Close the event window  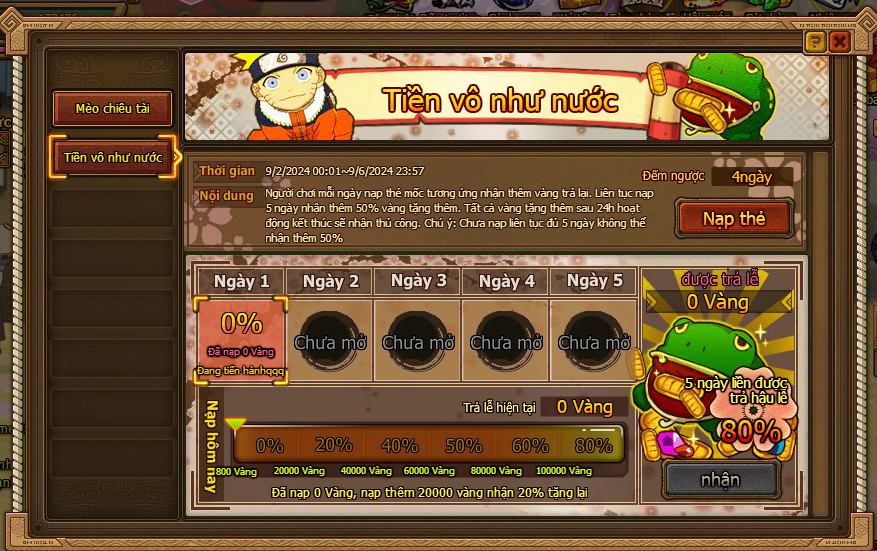pos(840,41)
